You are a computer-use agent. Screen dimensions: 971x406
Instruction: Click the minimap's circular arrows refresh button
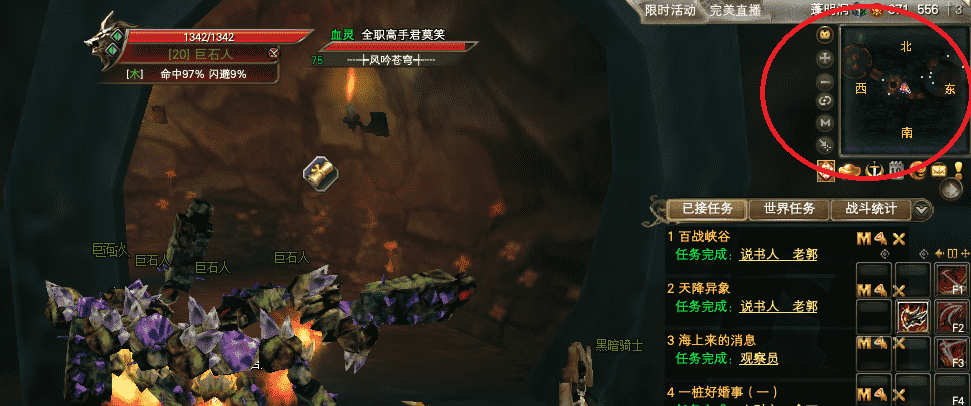pyautogui.click(x=825, y=101)
